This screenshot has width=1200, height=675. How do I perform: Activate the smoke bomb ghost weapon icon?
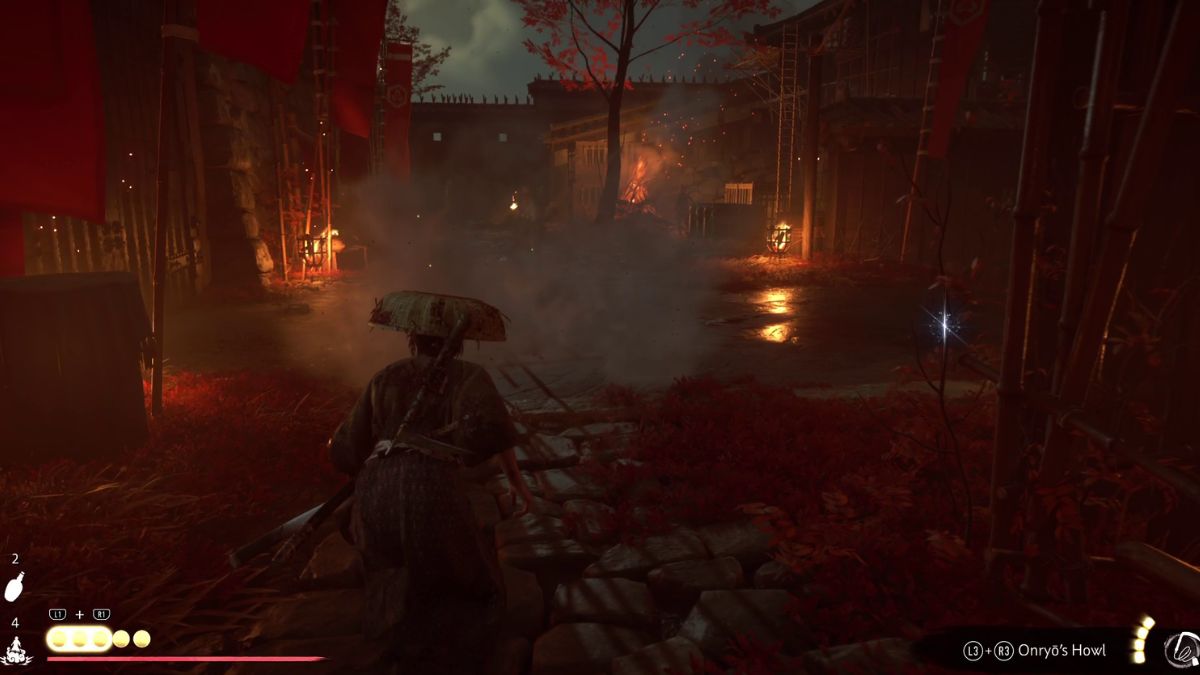[x=15, y=651]
